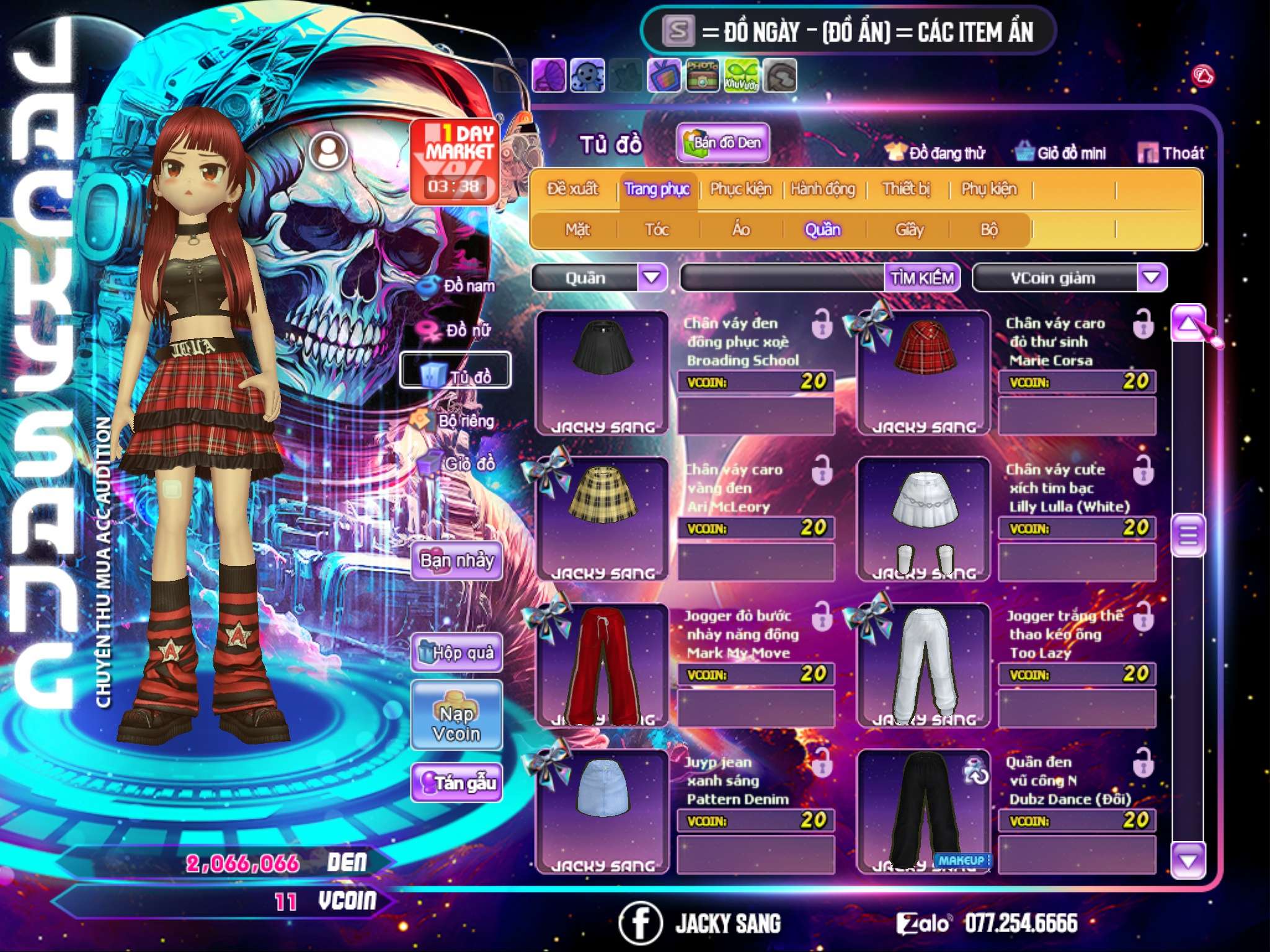1270x952 pixels.
Task: Pick the red Mark My Move jogger
Action: 602,665
